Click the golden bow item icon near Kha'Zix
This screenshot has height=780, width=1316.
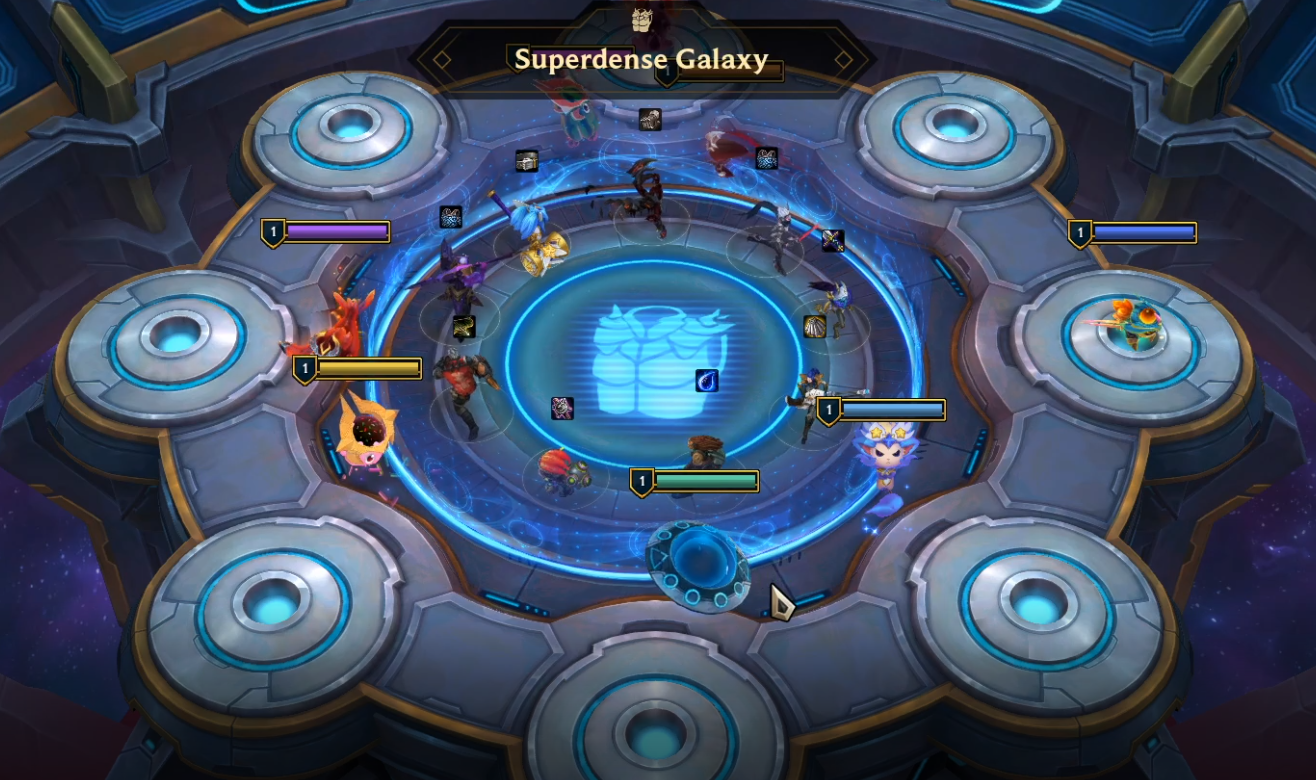click(x=463, y=325)
